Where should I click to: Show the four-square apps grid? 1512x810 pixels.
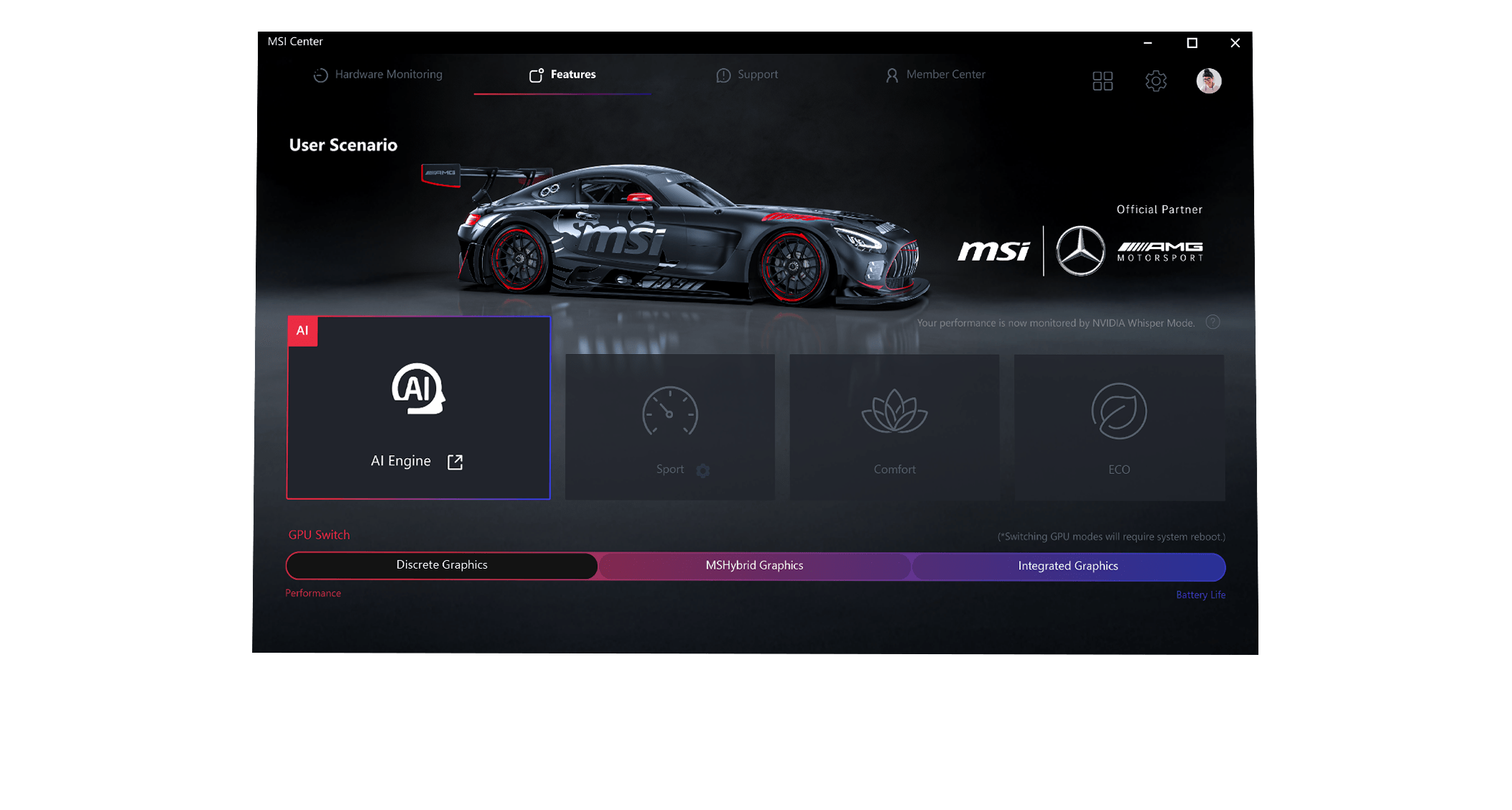[x=1103, y=81]
